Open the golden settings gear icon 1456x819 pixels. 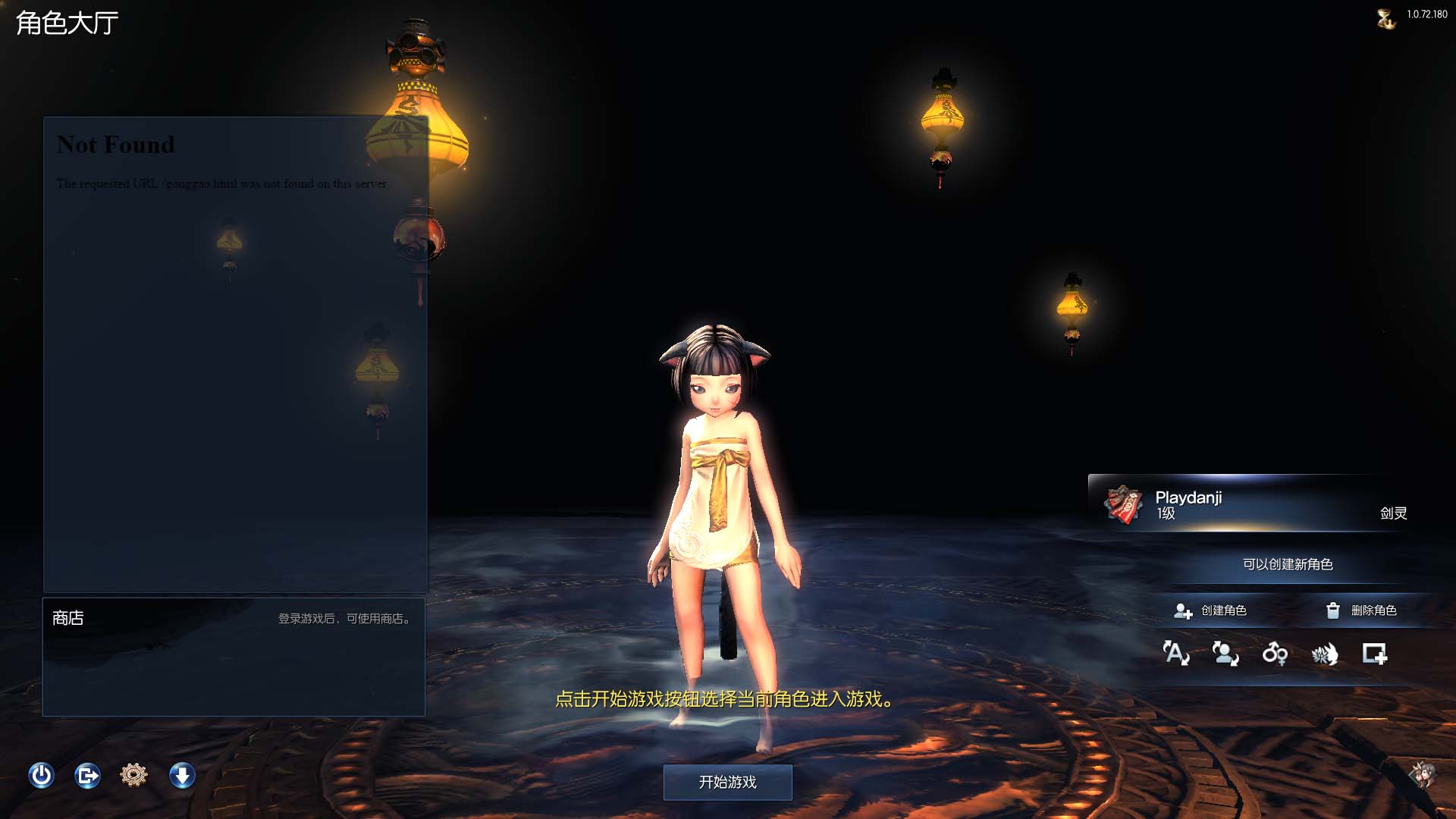(134, 776)
